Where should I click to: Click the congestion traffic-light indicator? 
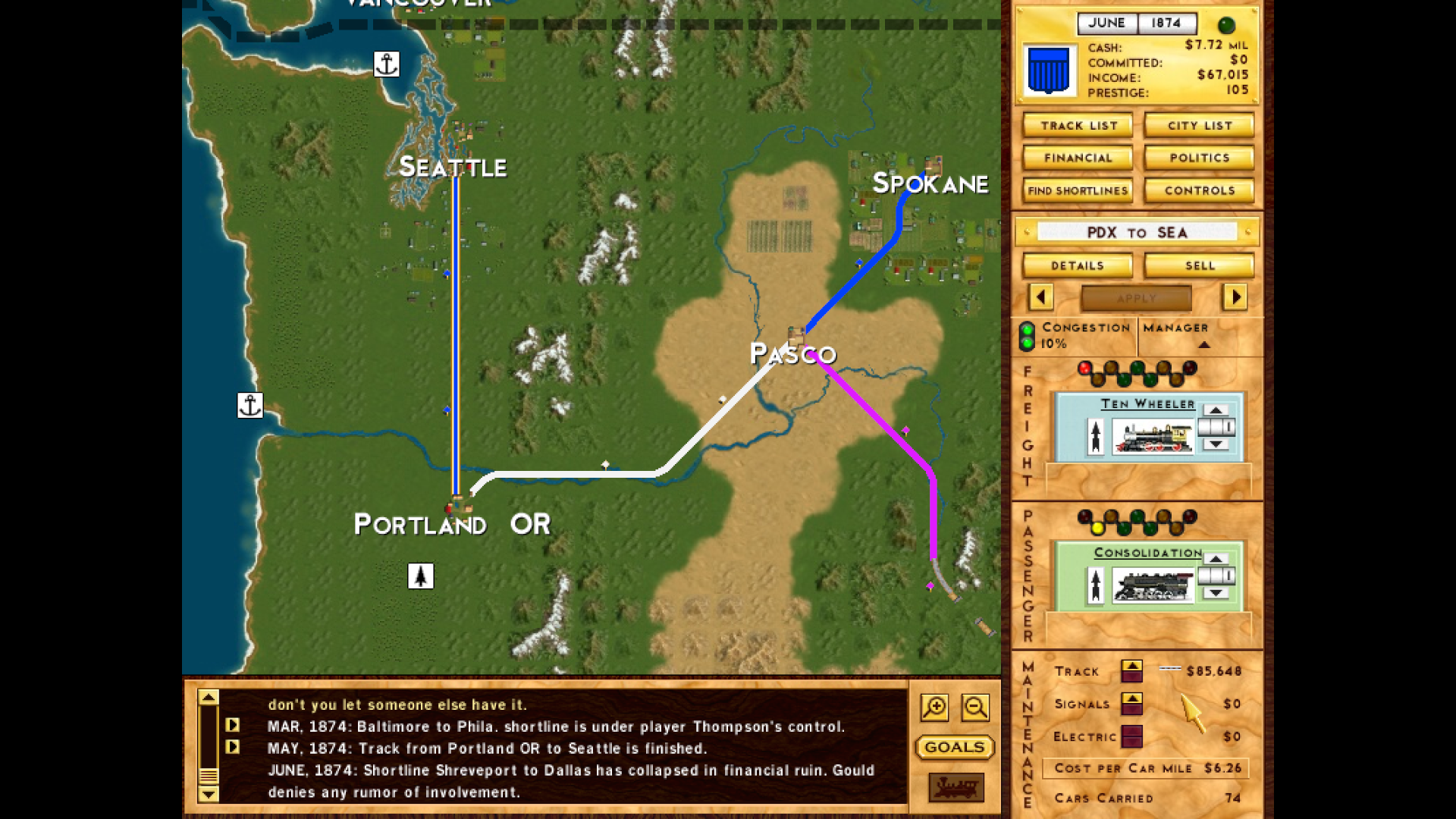[1027, 336]
